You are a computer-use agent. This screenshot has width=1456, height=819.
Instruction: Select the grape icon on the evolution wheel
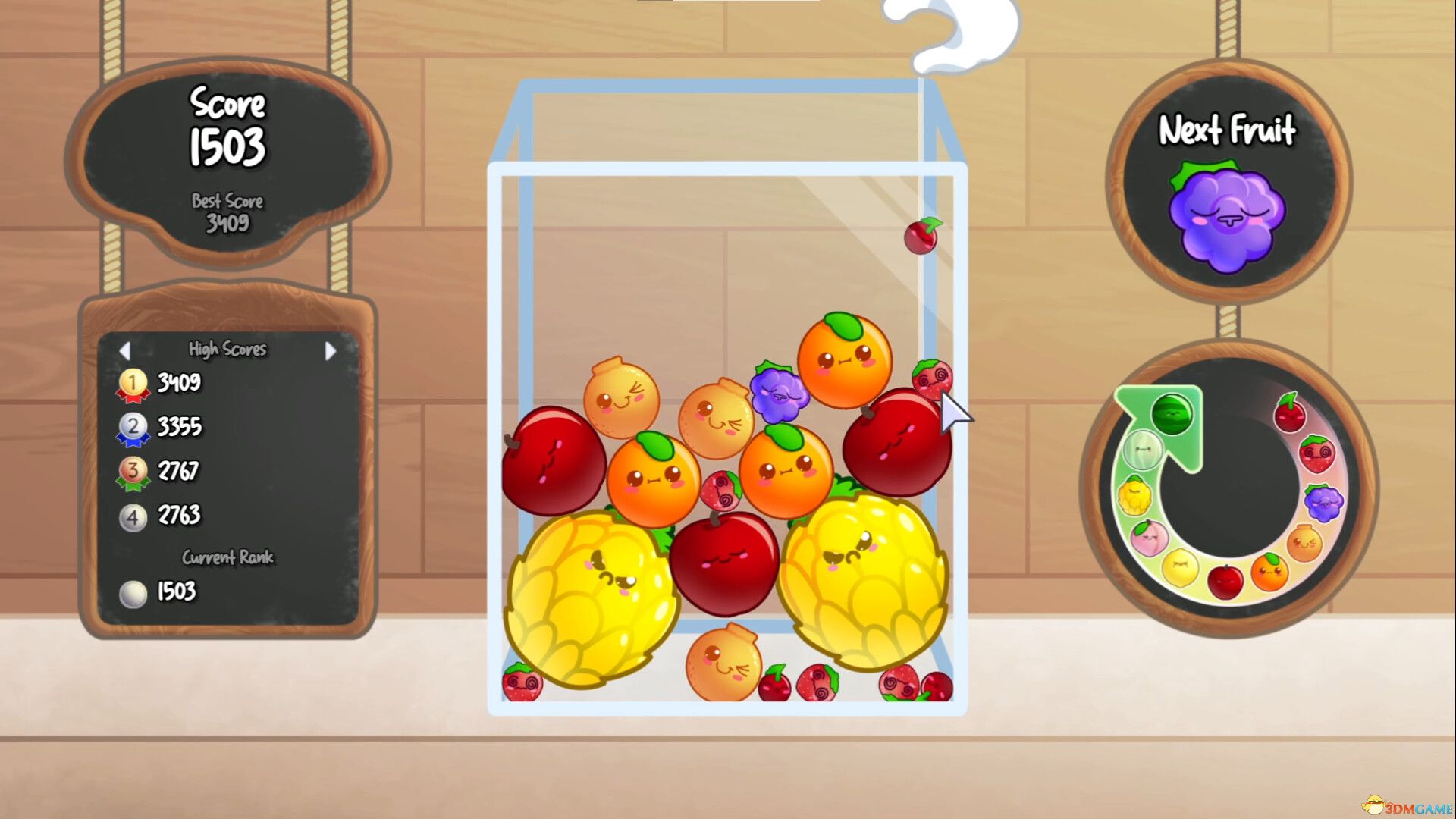pos(1323,501)
